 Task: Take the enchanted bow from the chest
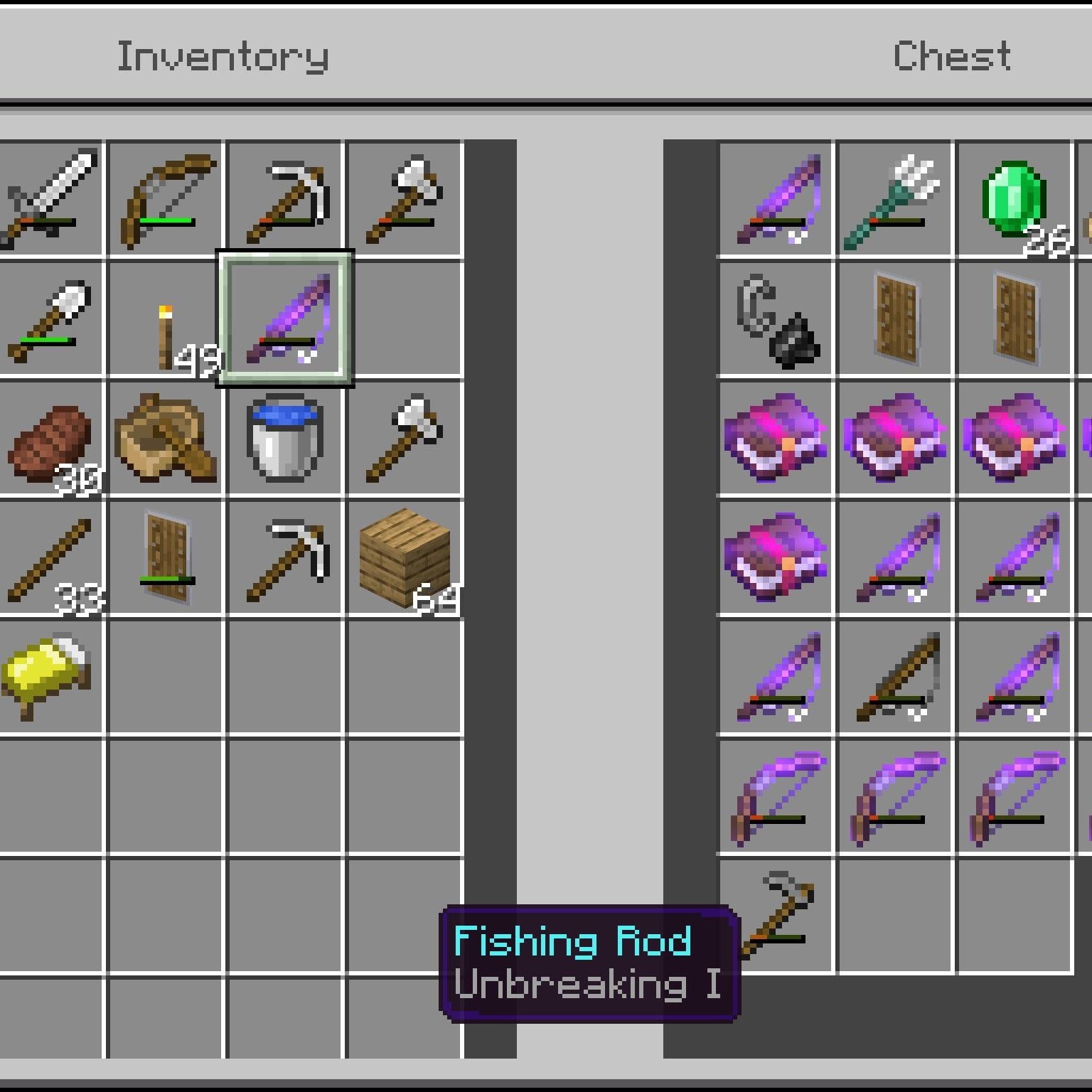(773, 796)
